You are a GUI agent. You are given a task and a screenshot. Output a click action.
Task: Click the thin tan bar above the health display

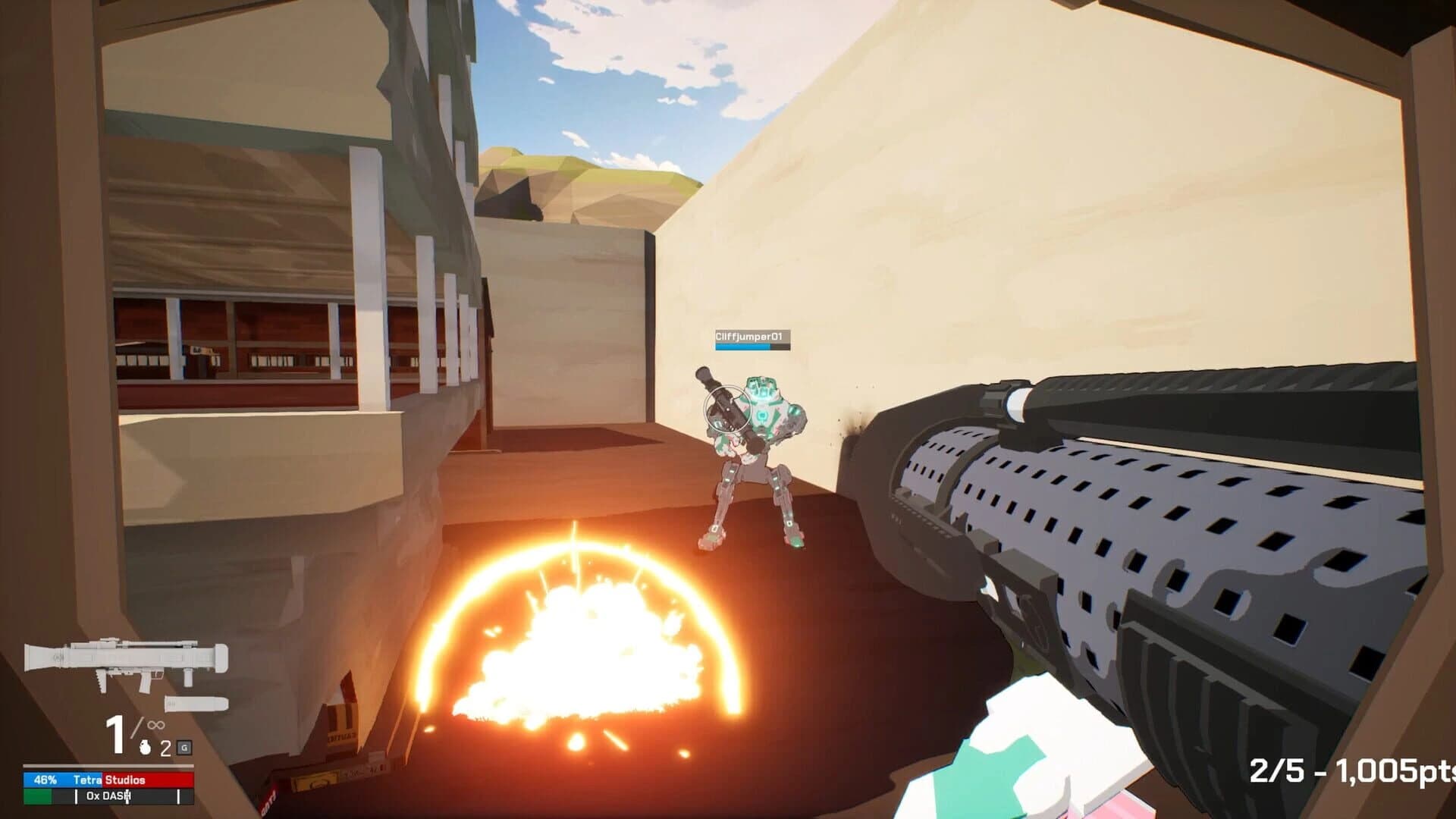pos(108,766)
